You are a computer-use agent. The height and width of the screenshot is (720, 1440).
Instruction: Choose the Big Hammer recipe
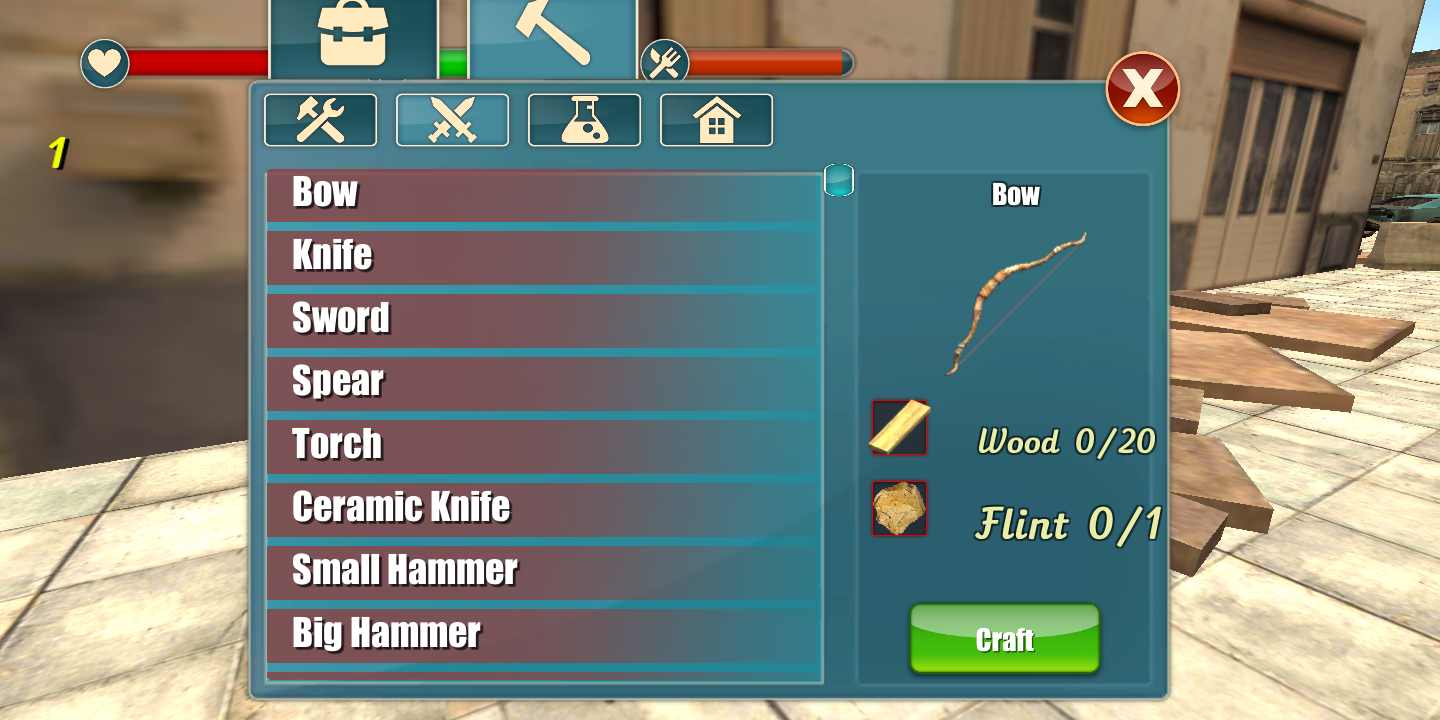[x=544, y=634]
